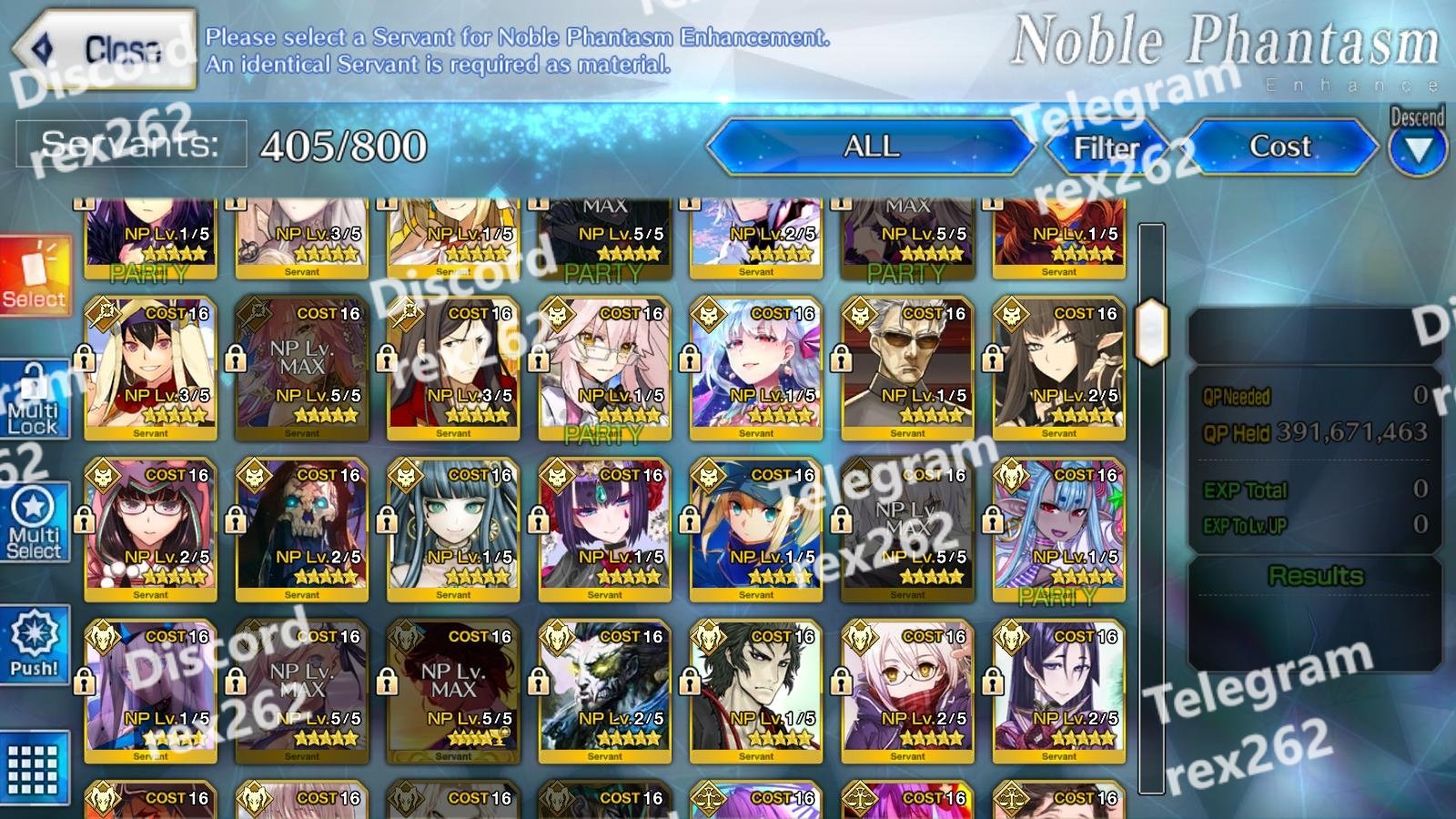Tap the Push! button
Viewport: 1456px width, 819px height.
[35, 645]
